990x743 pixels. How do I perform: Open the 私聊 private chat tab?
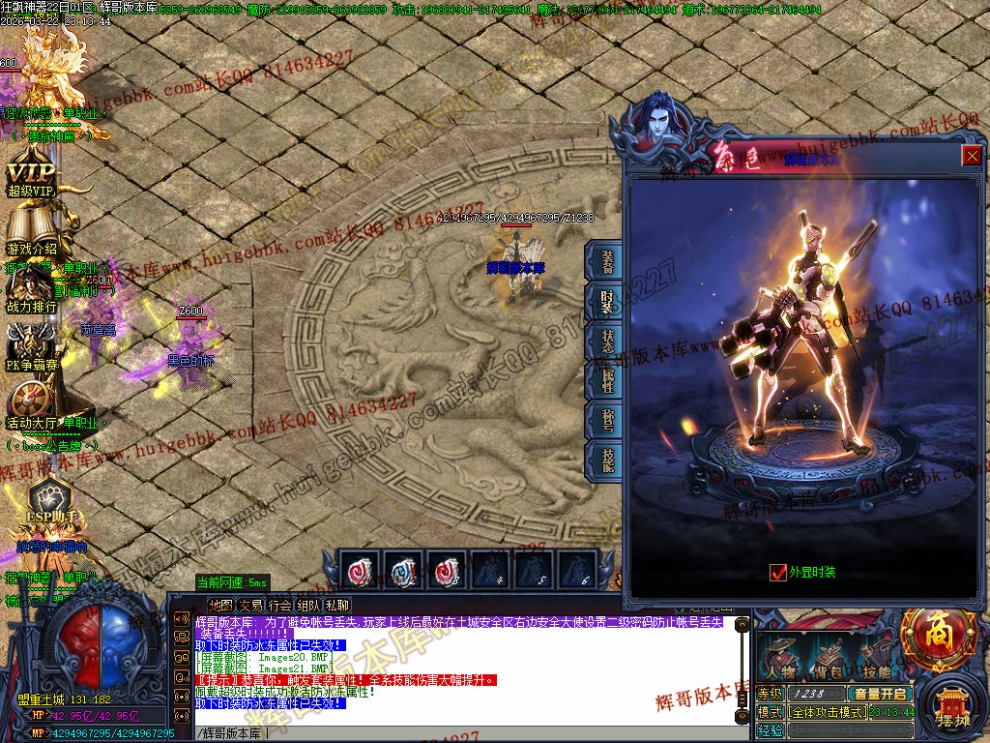(x=337, y=605)
